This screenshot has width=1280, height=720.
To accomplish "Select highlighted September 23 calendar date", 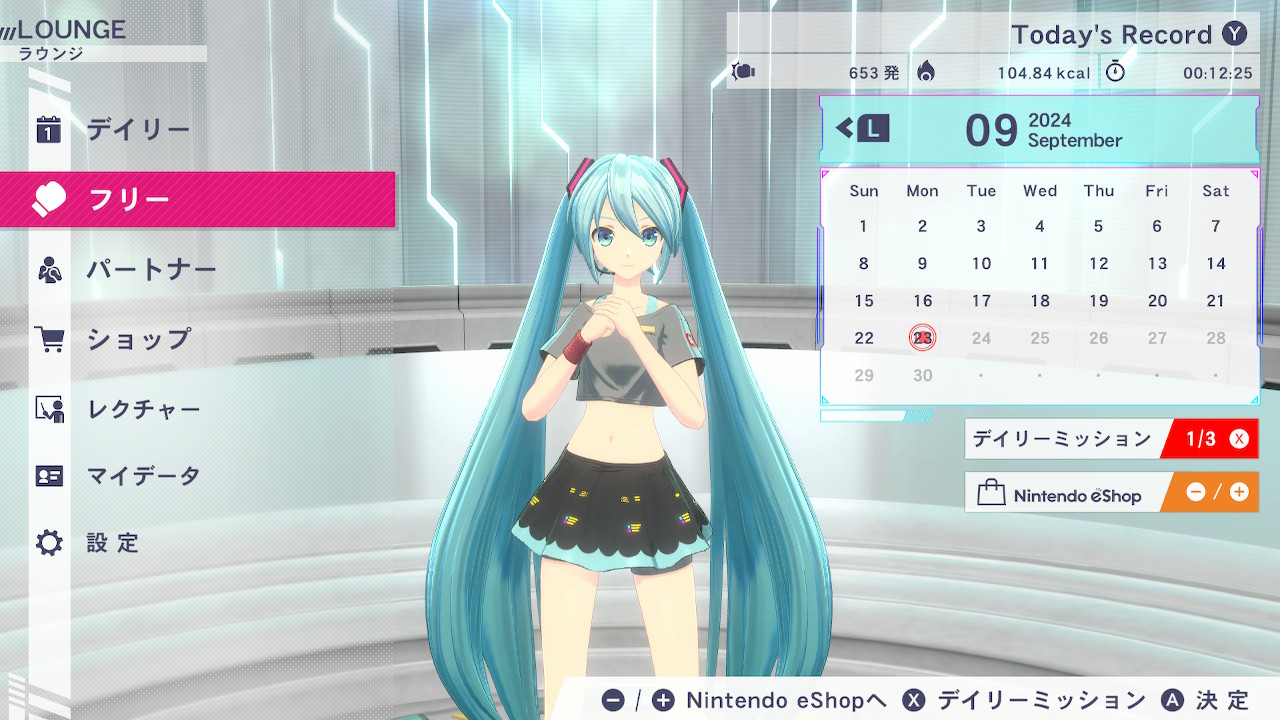I will [922, 338].
